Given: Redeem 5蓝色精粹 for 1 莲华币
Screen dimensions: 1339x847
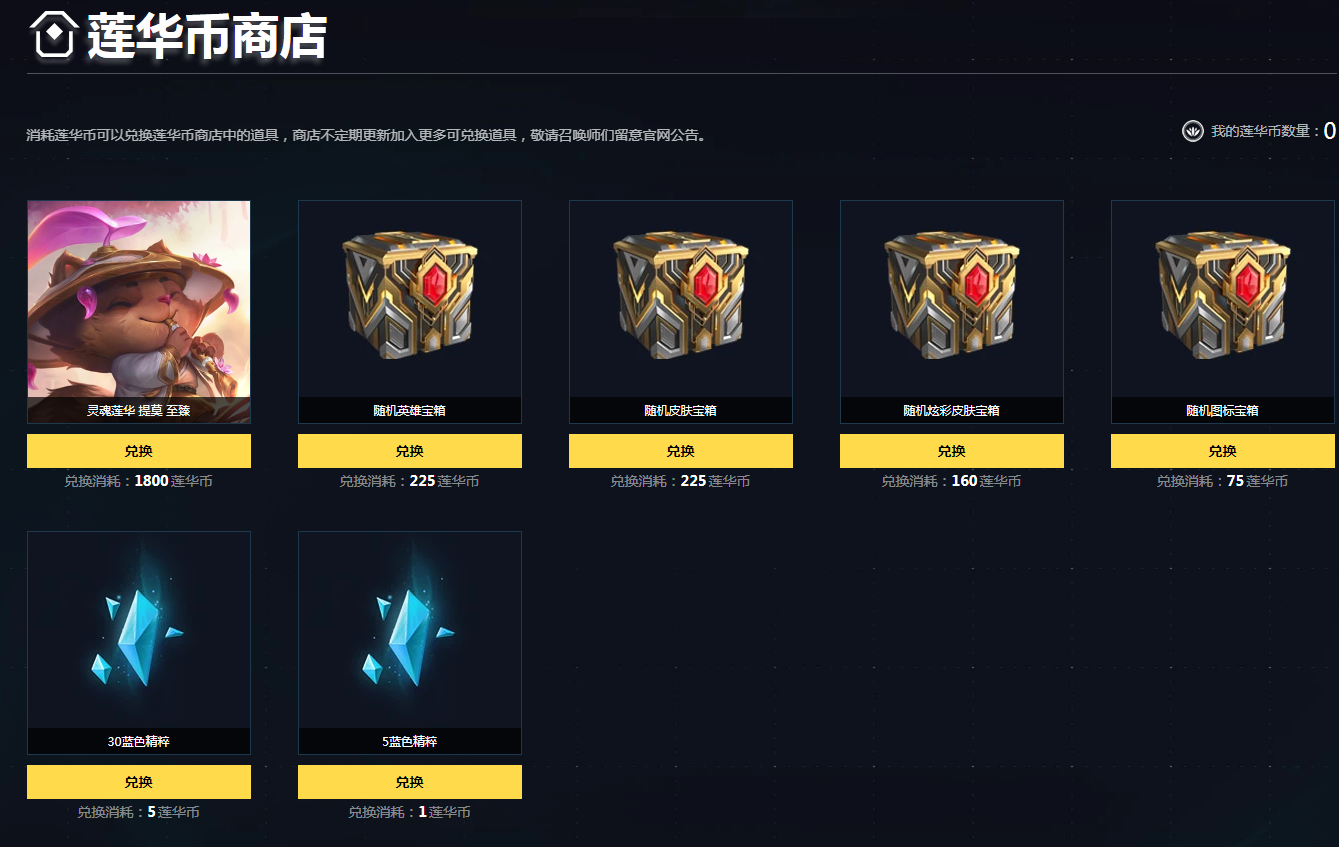Looking at the screenshot, I should 409,782.
